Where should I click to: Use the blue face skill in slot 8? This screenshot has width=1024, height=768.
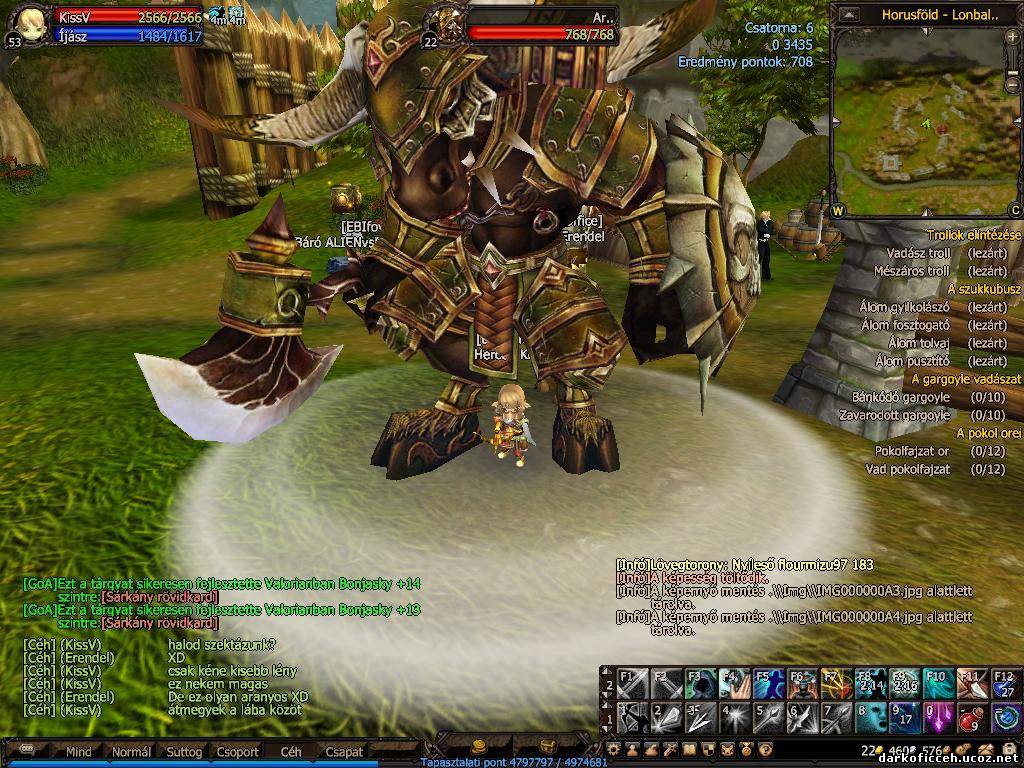click(869, 716)
